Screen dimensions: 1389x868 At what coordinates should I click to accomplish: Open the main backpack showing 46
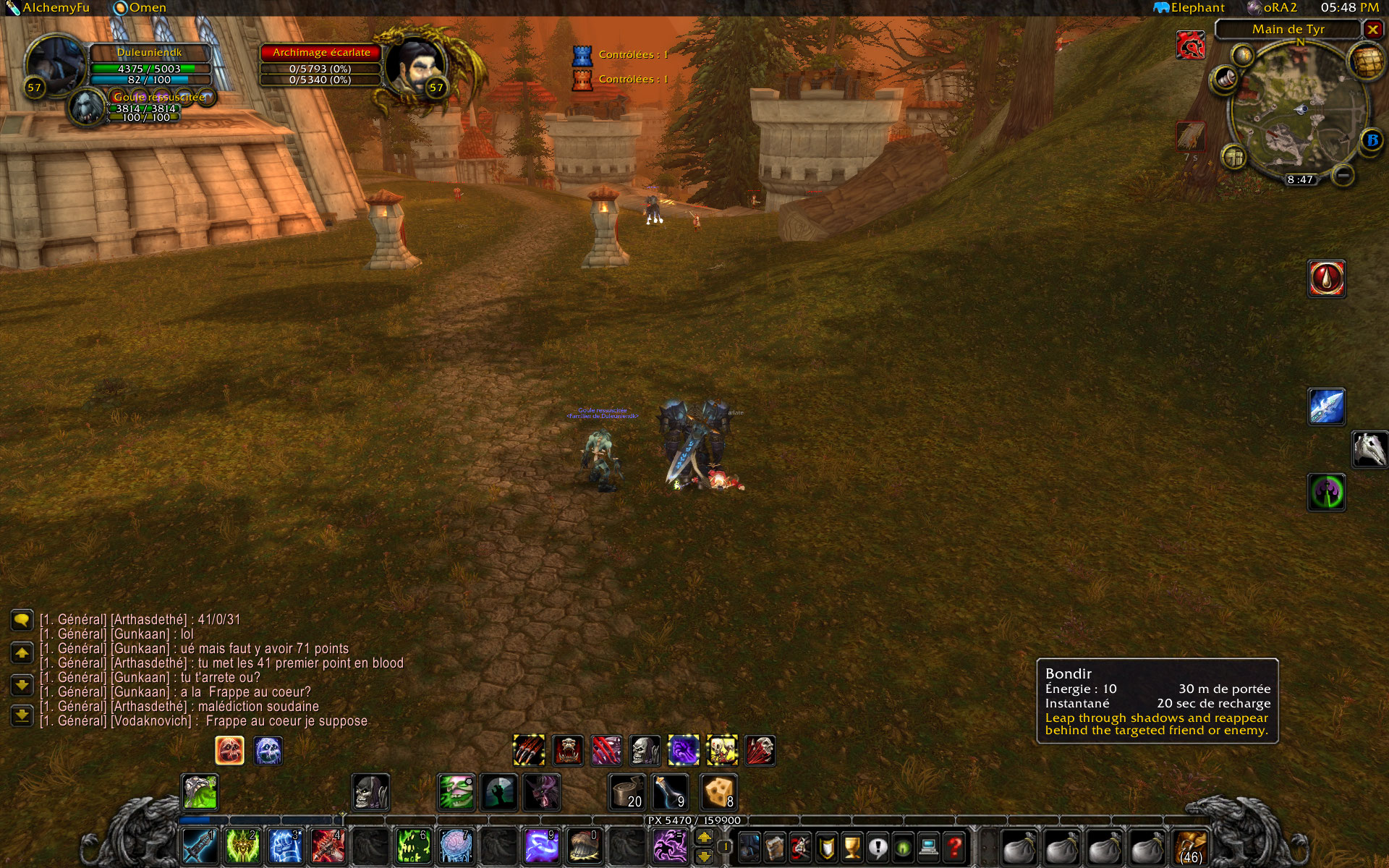coord(1190,846)
